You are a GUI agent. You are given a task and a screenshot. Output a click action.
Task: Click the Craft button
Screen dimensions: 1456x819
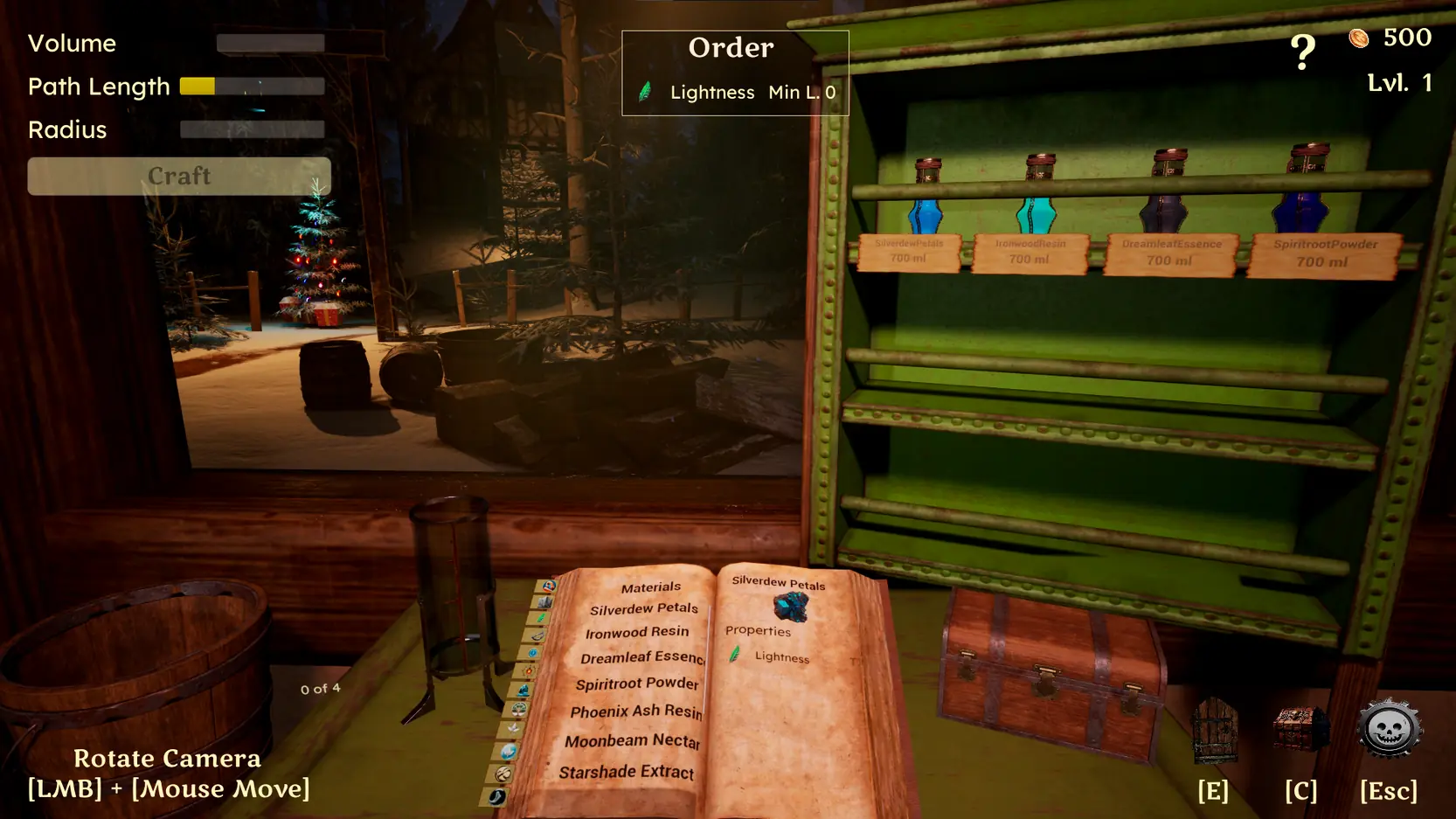[x=179, y=176]
